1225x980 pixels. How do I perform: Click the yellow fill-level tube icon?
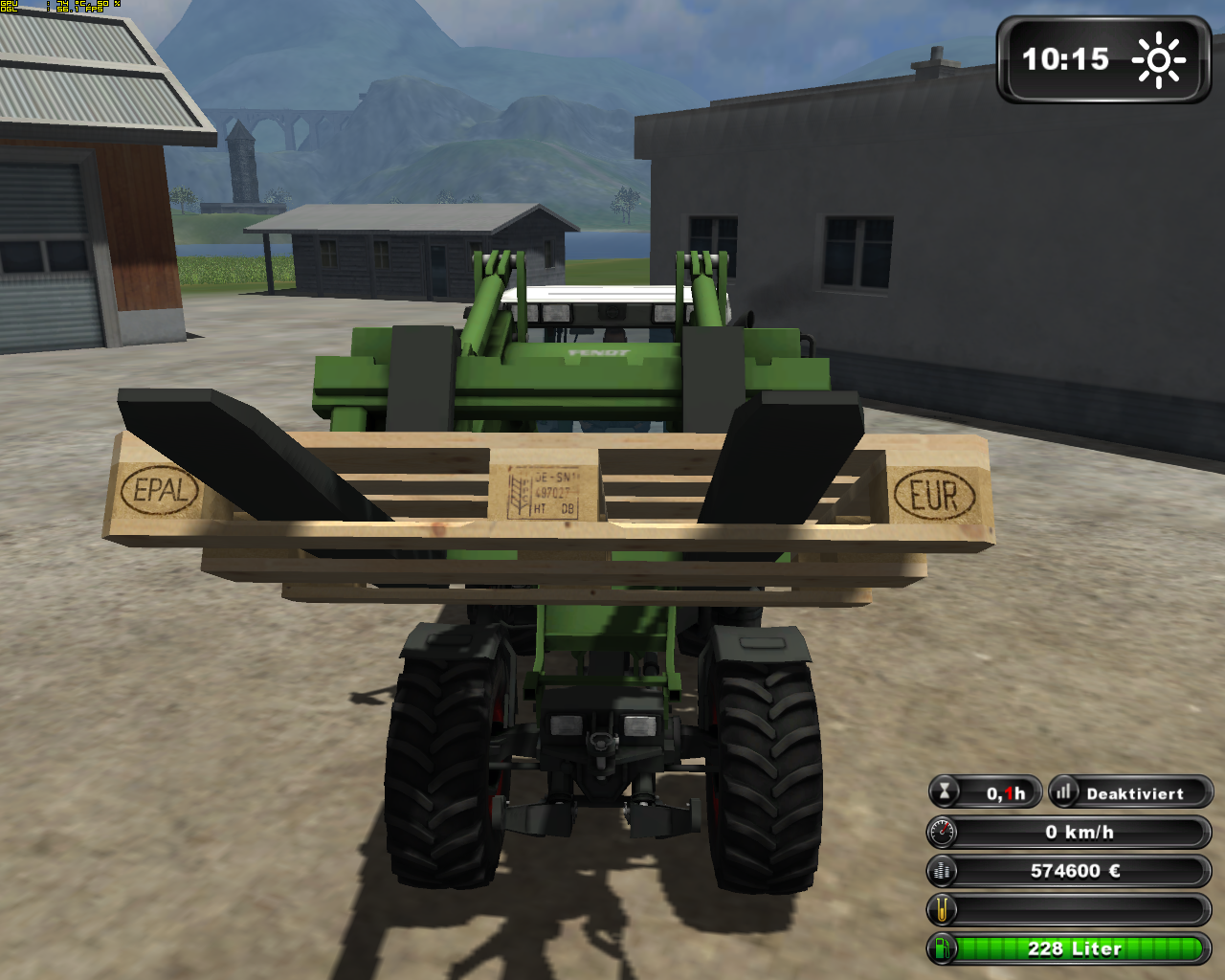[x=943, y=909]
